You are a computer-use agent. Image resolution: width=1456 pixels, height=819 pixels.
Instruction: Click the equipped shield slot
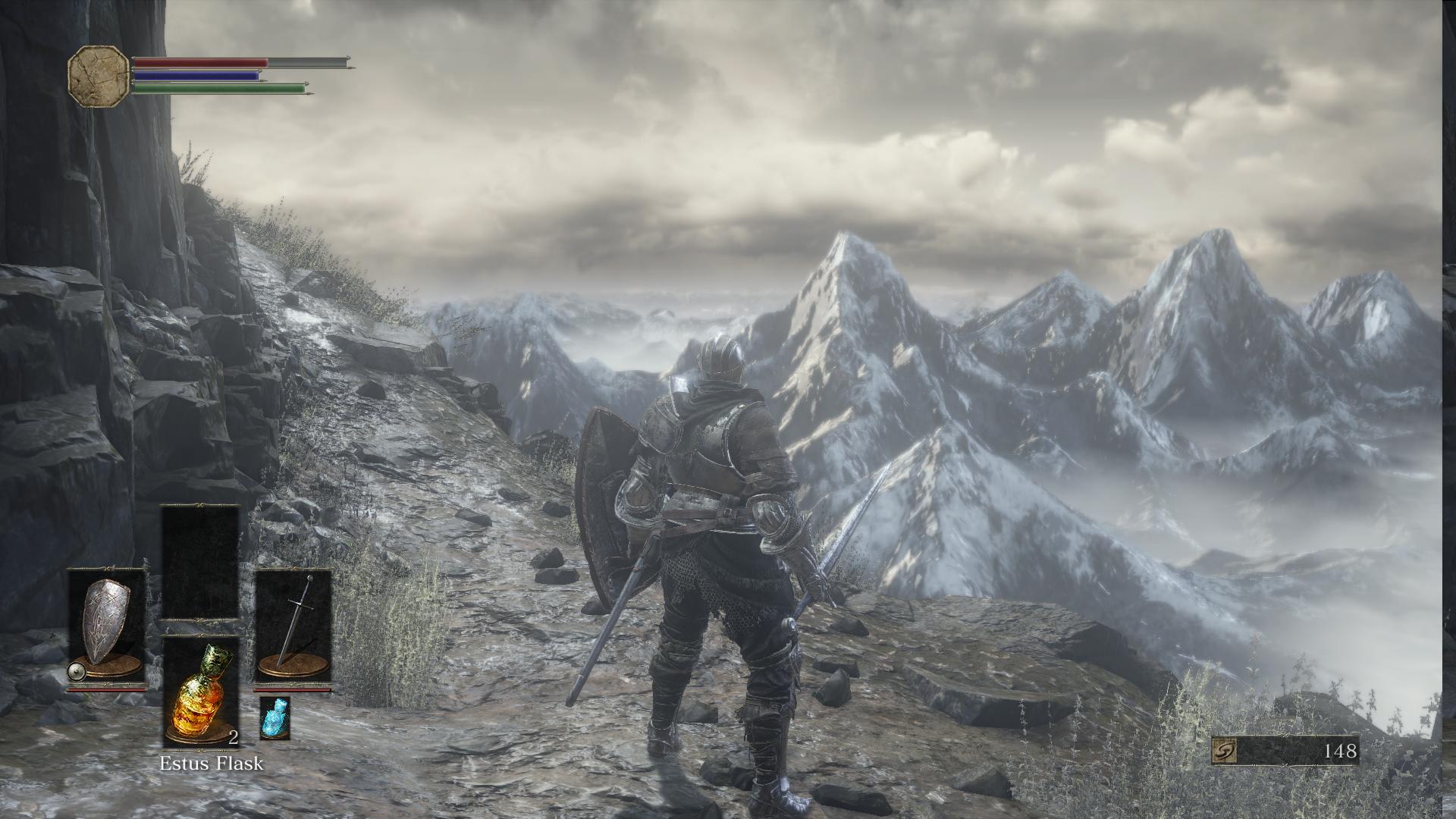pos(107,627)
